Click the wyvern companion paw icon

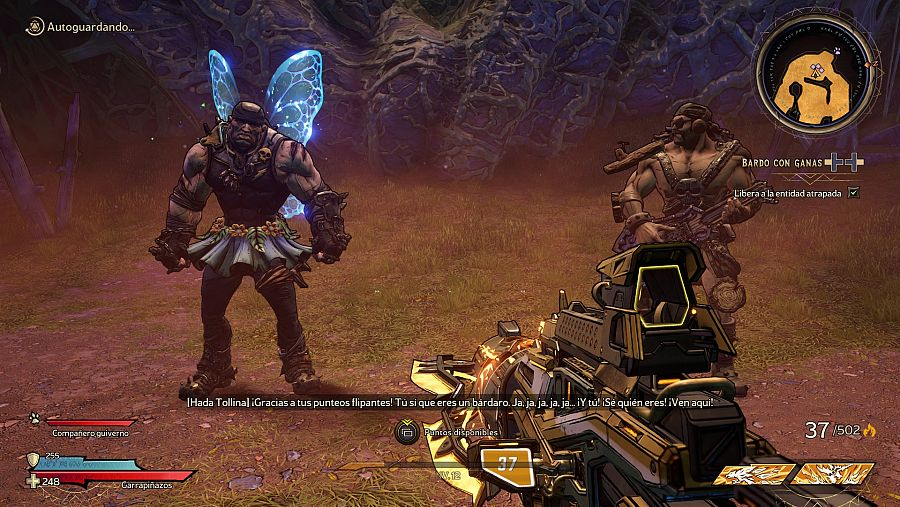[33, 419]
